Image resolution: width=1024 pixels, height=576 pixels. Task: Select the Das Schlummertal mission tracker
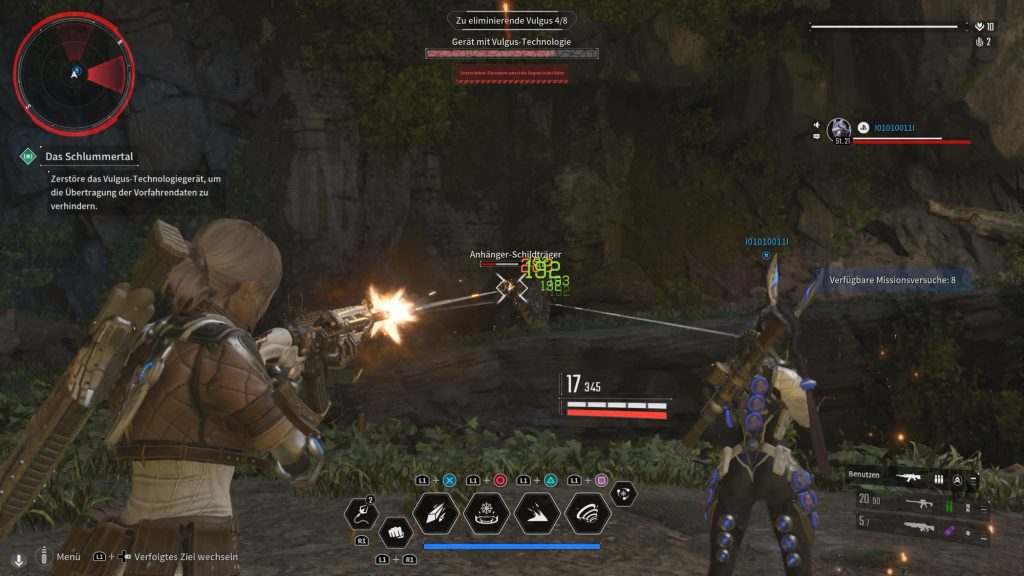click(x=88, y=157)
